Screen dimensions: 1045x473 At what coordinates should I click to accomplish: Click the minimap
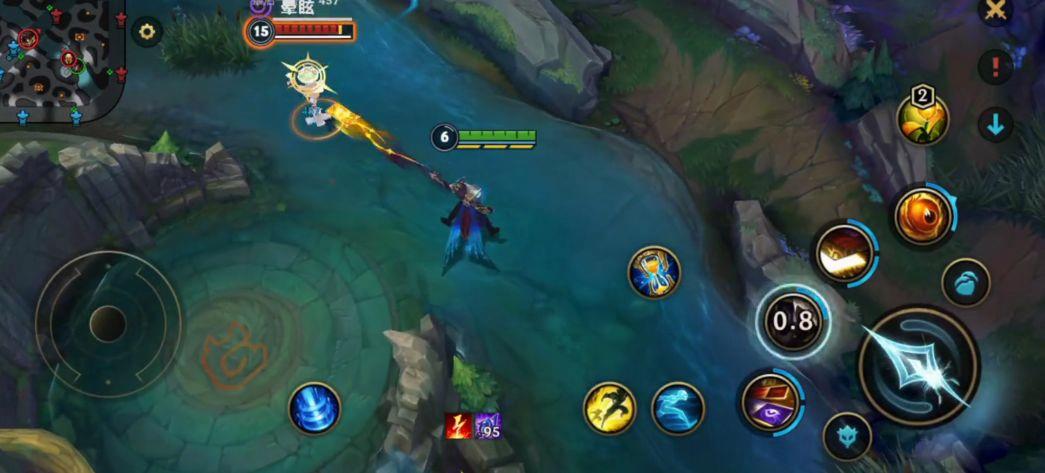coord(62,60)
